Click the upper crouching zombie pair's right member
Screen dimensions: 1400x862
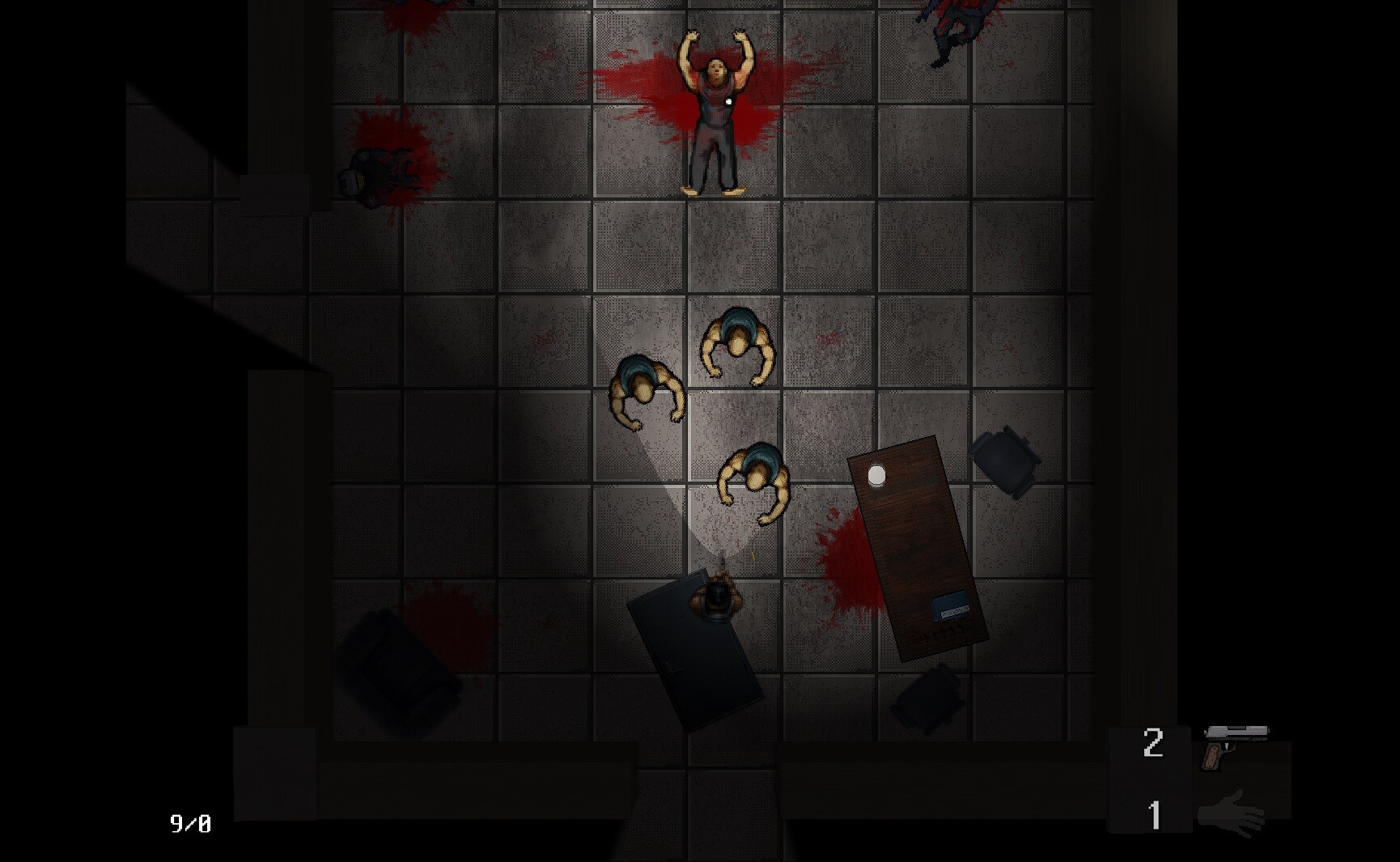[x=736, y=340]
